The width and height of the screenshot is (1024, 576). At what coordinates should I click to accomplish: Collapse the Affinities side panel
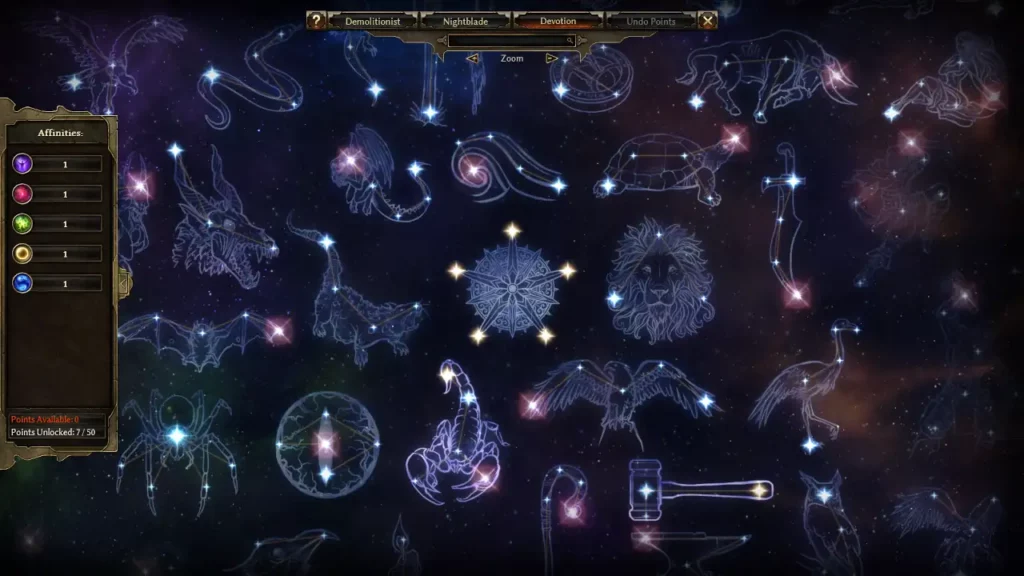point(125,282)
